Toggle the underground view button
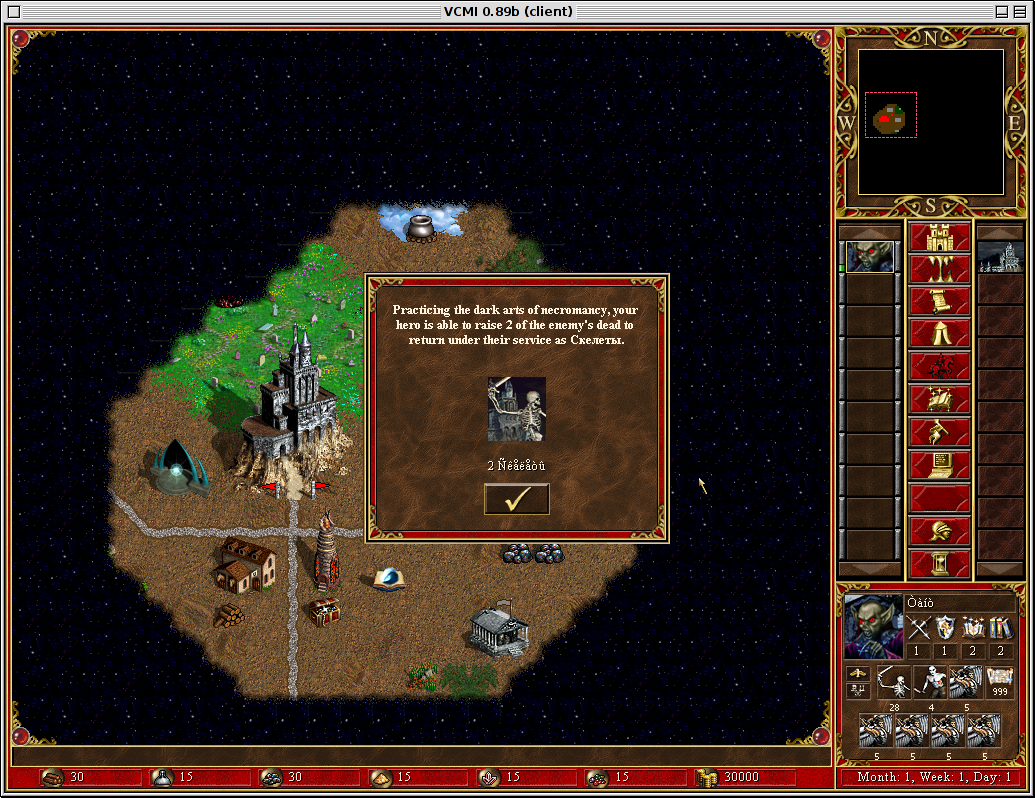Image resolution: width=1035 pixels, height=798 pixels. 939,270
